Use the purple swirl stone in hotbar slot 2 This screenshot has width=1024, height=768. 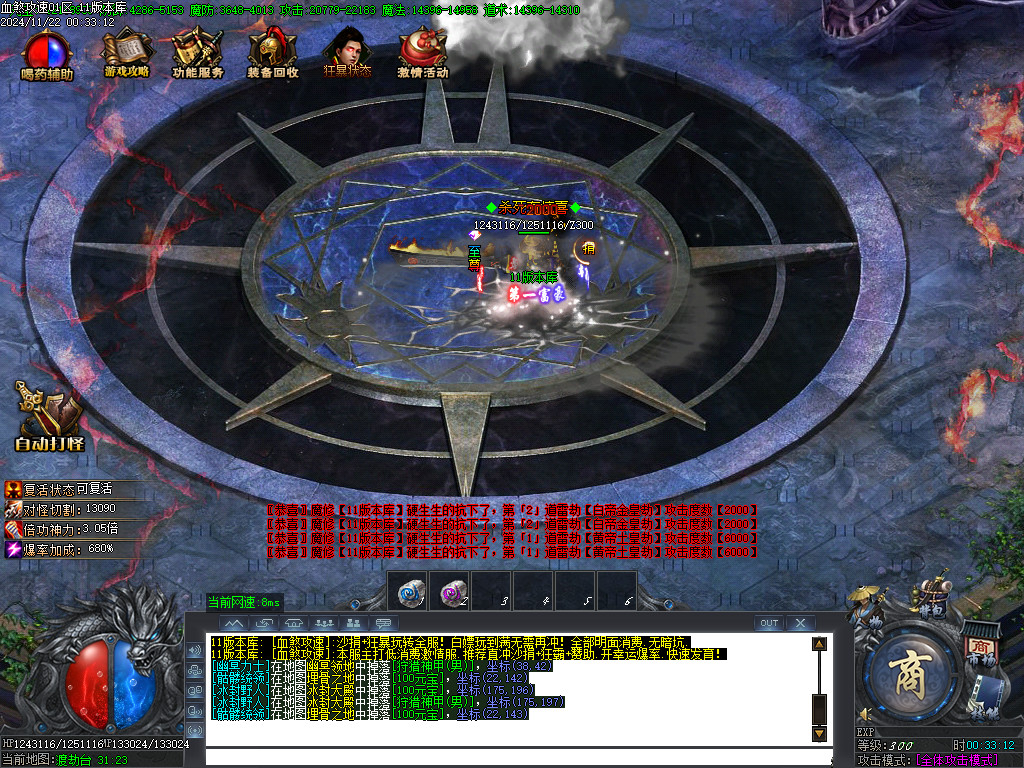click(449, 592)
